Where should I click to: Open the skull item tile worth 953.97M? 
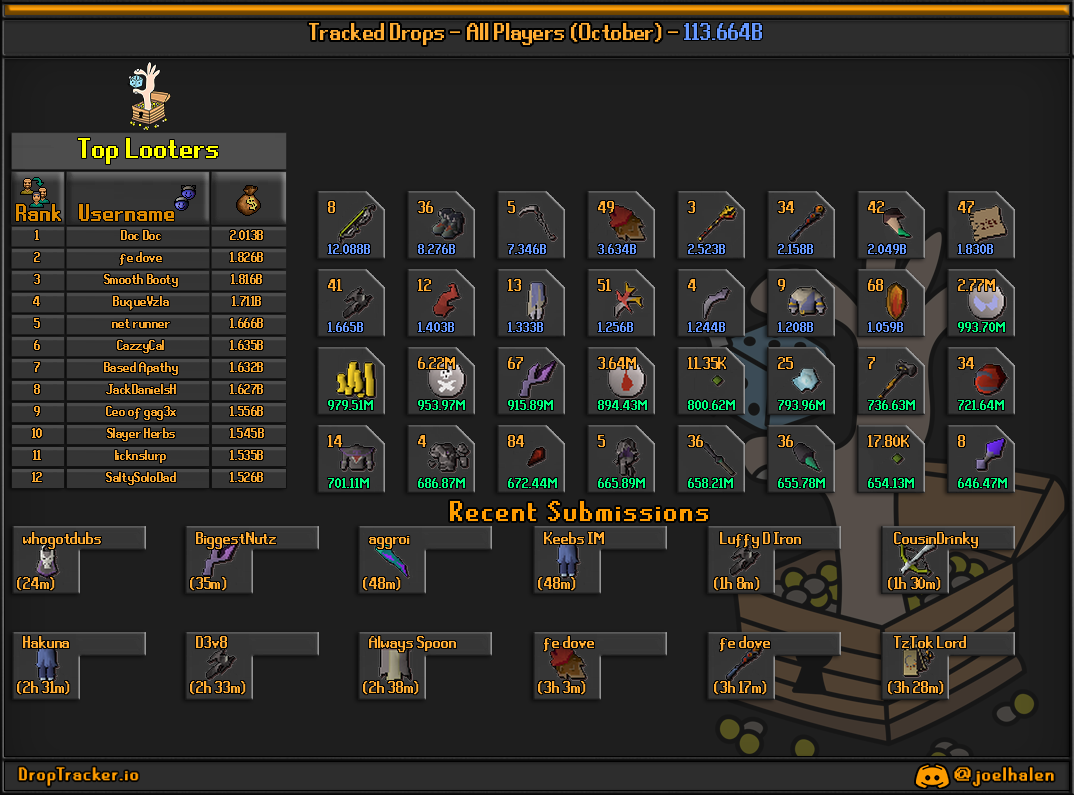(x=440, y=381)
